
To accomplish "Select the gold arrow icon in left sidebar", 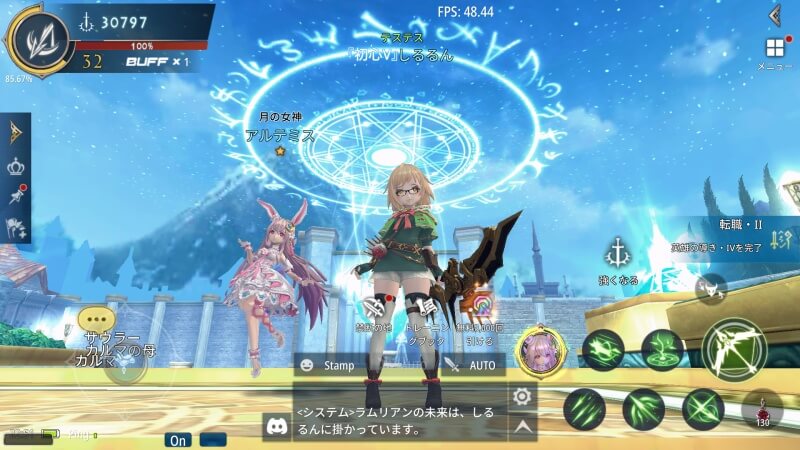I will pos(16,132).
